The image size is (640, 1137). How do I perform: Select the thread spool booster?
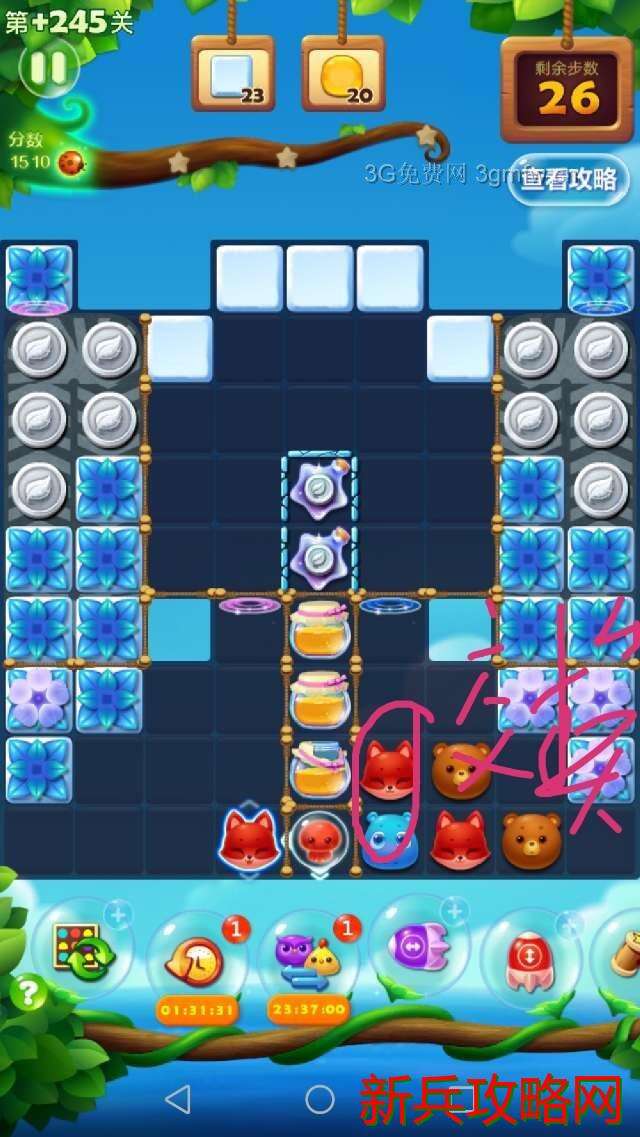pos(622,955)
